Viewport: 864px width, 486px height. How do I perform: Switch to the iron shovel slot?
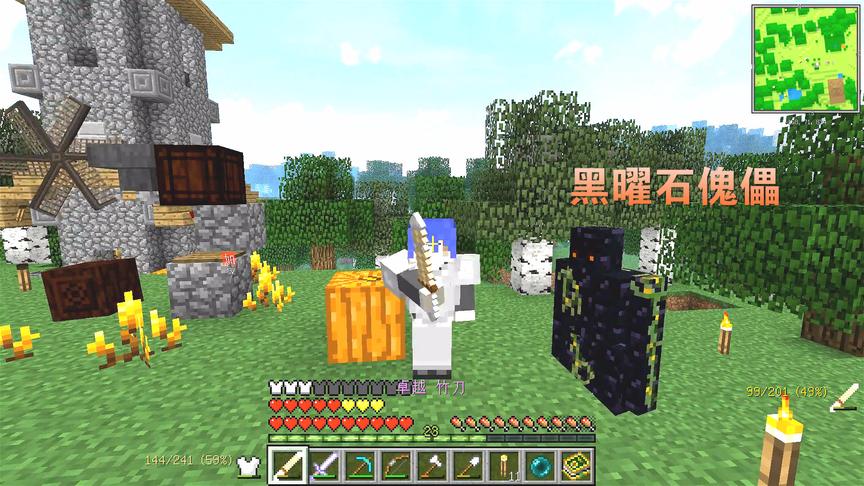(x=467, y=465)
